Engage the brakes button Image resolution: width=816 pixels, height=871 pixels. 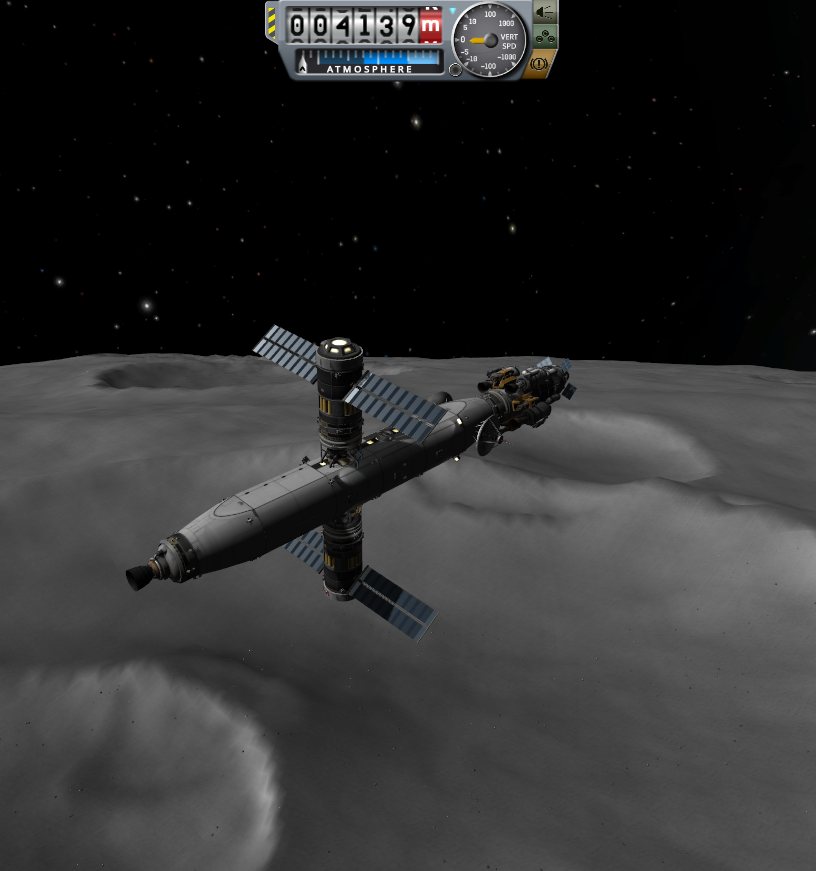[538, 63]
